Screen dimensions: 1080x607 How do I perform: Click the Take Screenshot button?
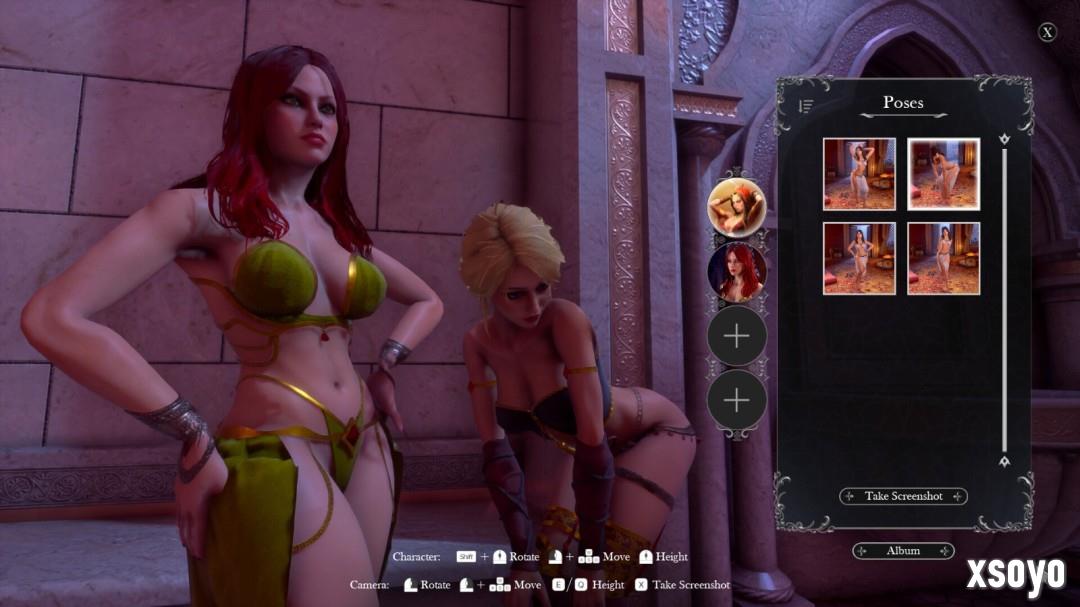pyautogui.click(x=903, y=496)
